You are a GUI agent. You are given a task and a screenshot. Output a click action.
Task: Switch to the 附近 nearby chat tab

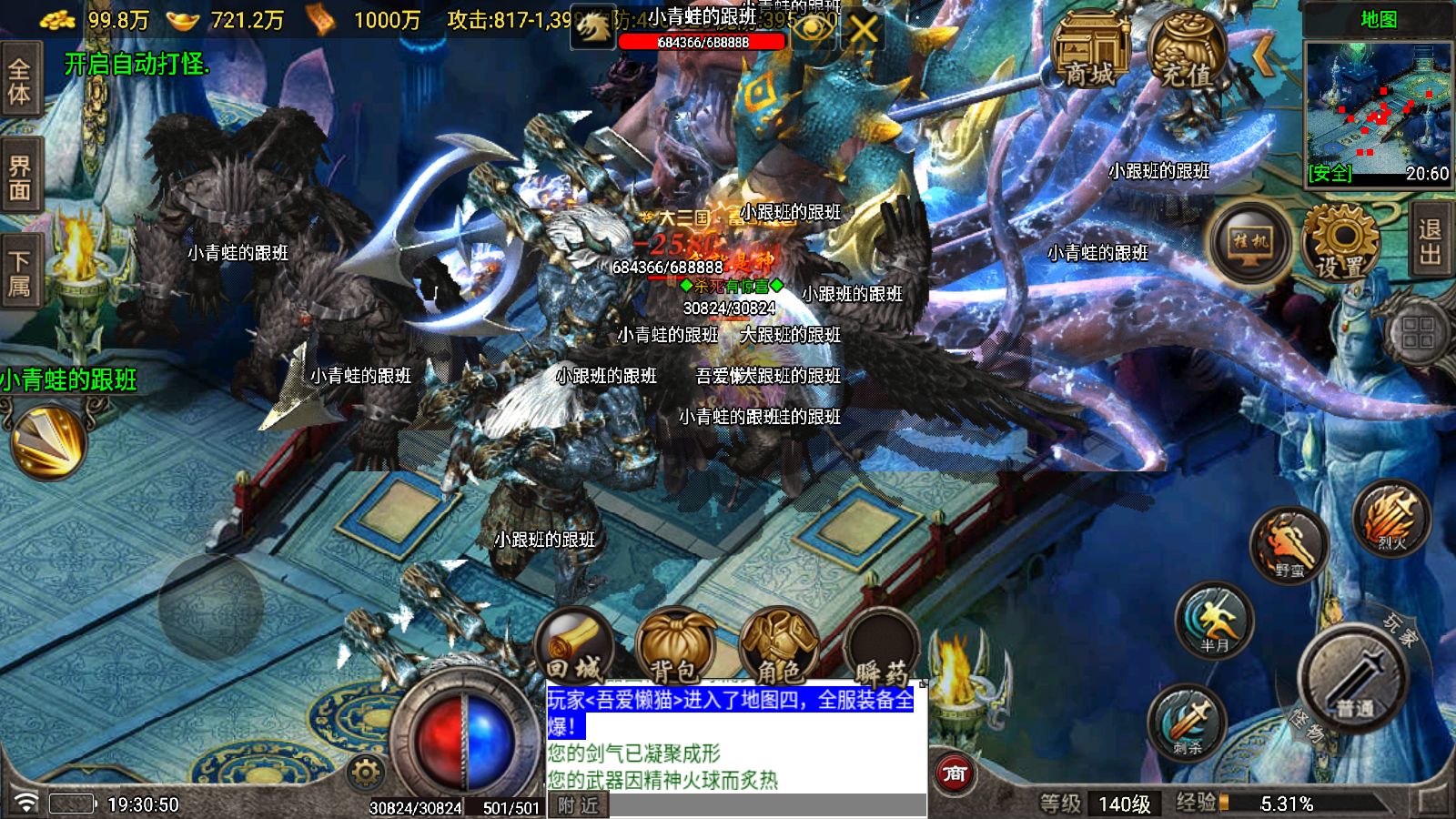pyautogui.click(x=577, y=805)
